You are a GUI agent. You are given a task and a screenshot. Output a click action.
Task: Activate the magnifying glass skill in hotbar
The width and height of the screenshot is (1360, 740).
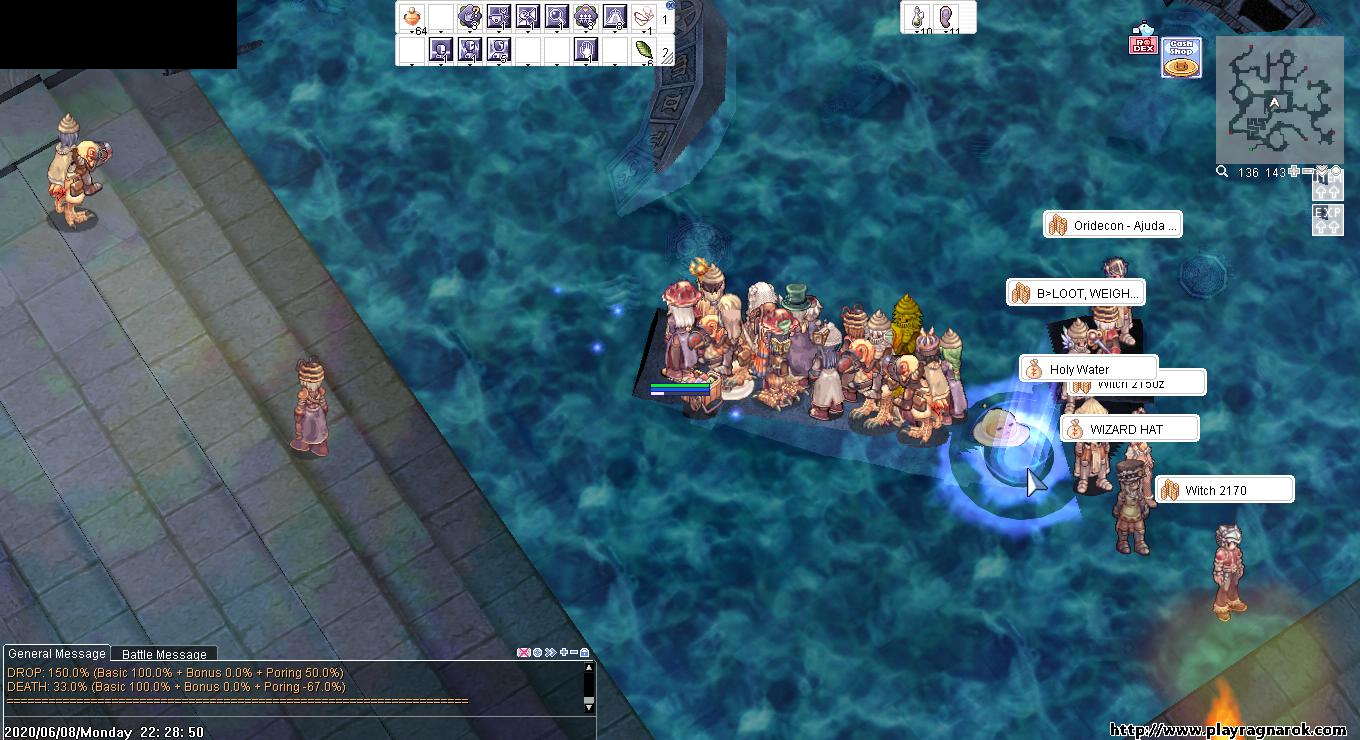pyautogui.click(x=557, y=18)
